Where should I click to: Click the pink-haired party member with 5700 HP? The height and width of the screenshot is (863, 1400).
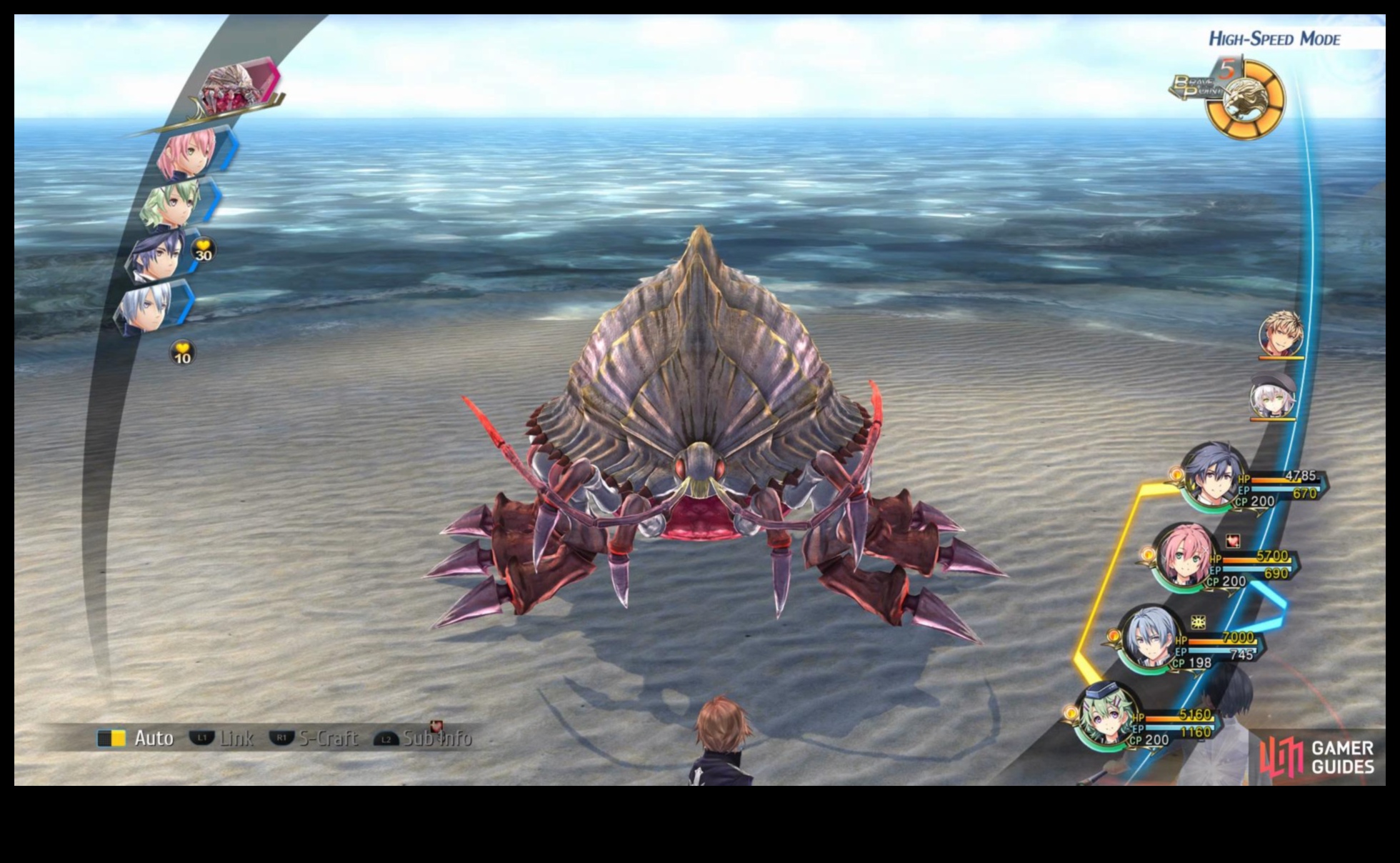(x=1185, y=557)
